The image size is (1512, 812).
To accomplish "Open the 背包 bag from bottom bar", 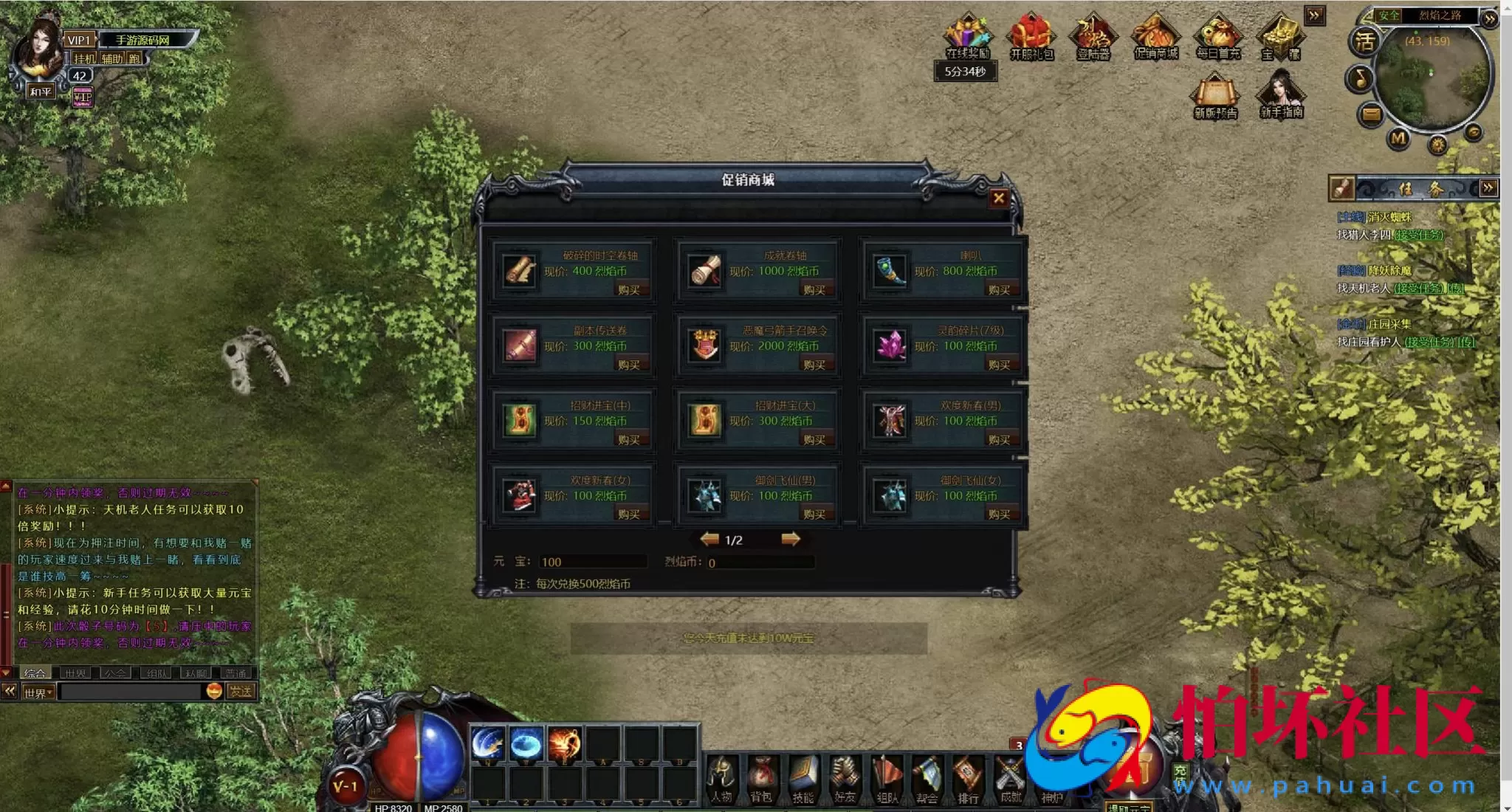I will (761, 779).
